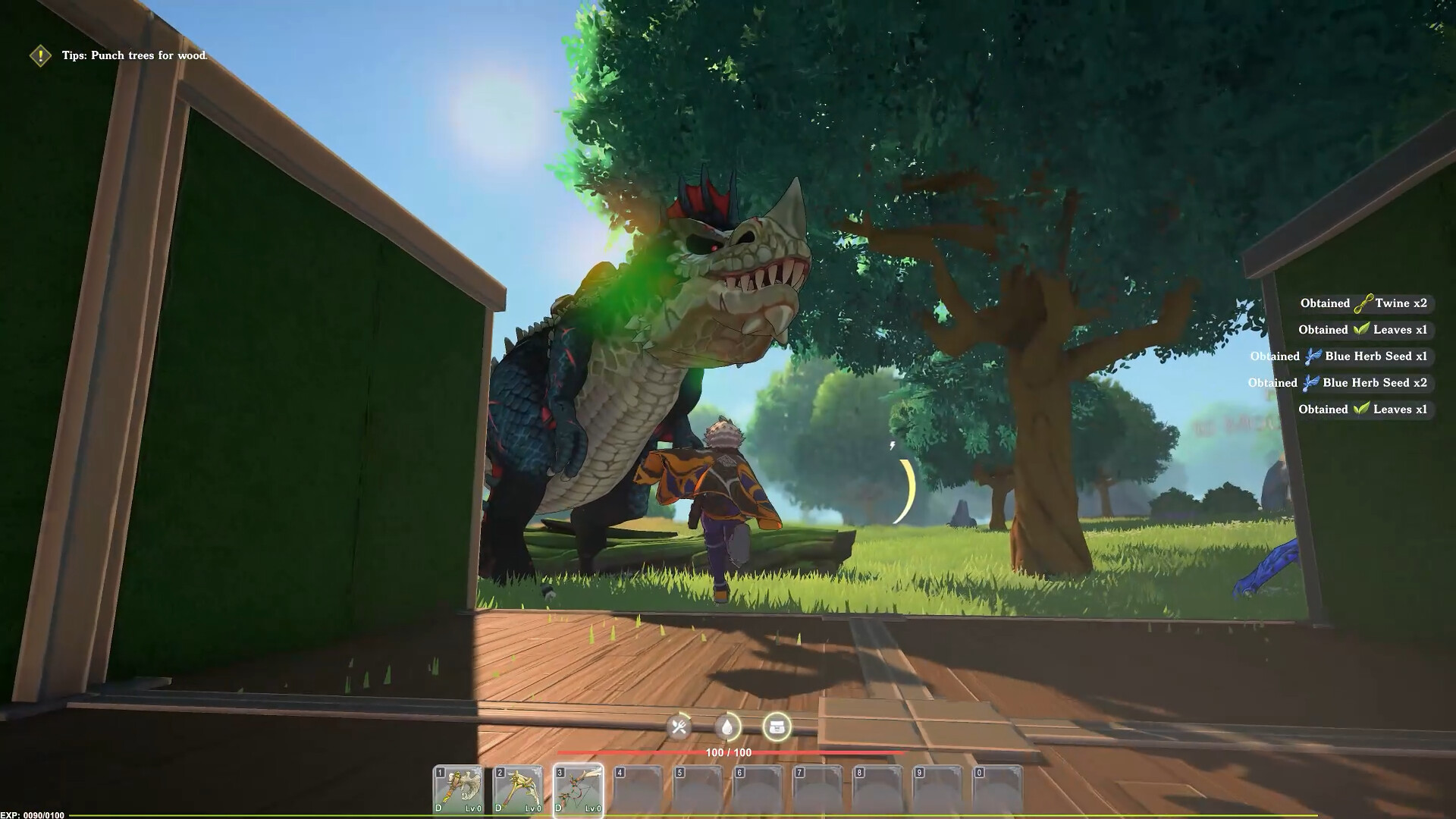Select the pickaxe in hotbar slot 2
1456x819 pixels.
(x=516, y=786)
